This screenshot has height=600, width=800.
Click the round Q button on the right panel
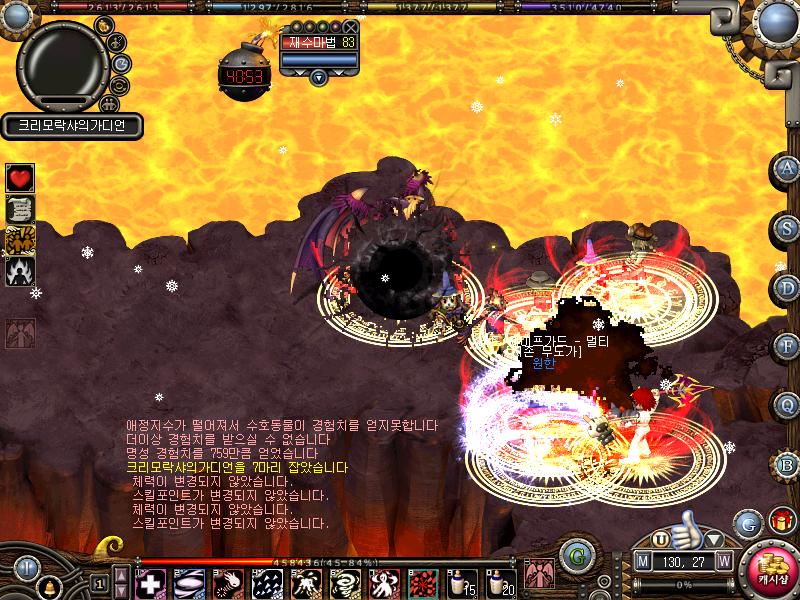click(x=788, y=405)
